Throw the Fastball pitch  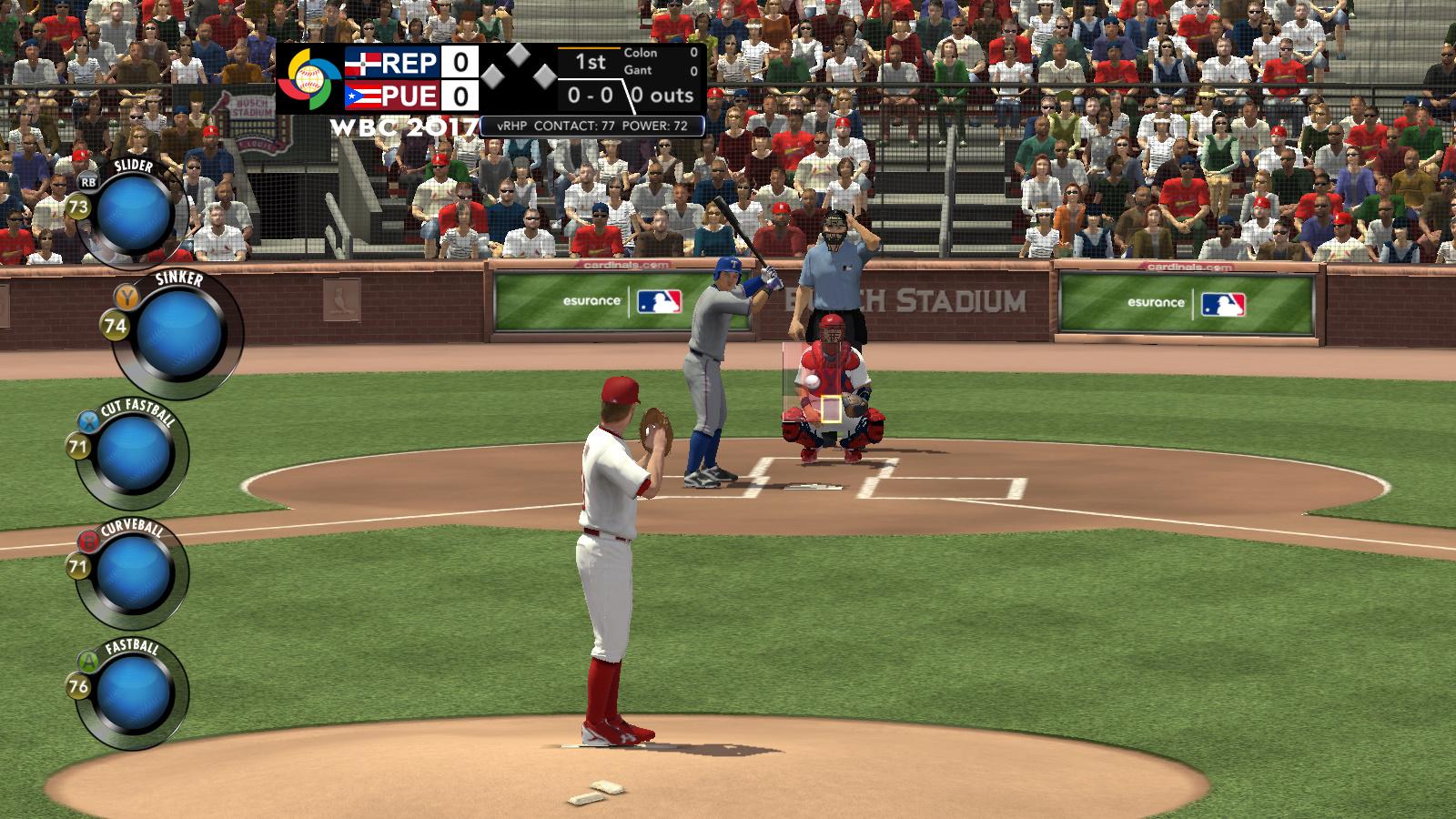(134, 691)
